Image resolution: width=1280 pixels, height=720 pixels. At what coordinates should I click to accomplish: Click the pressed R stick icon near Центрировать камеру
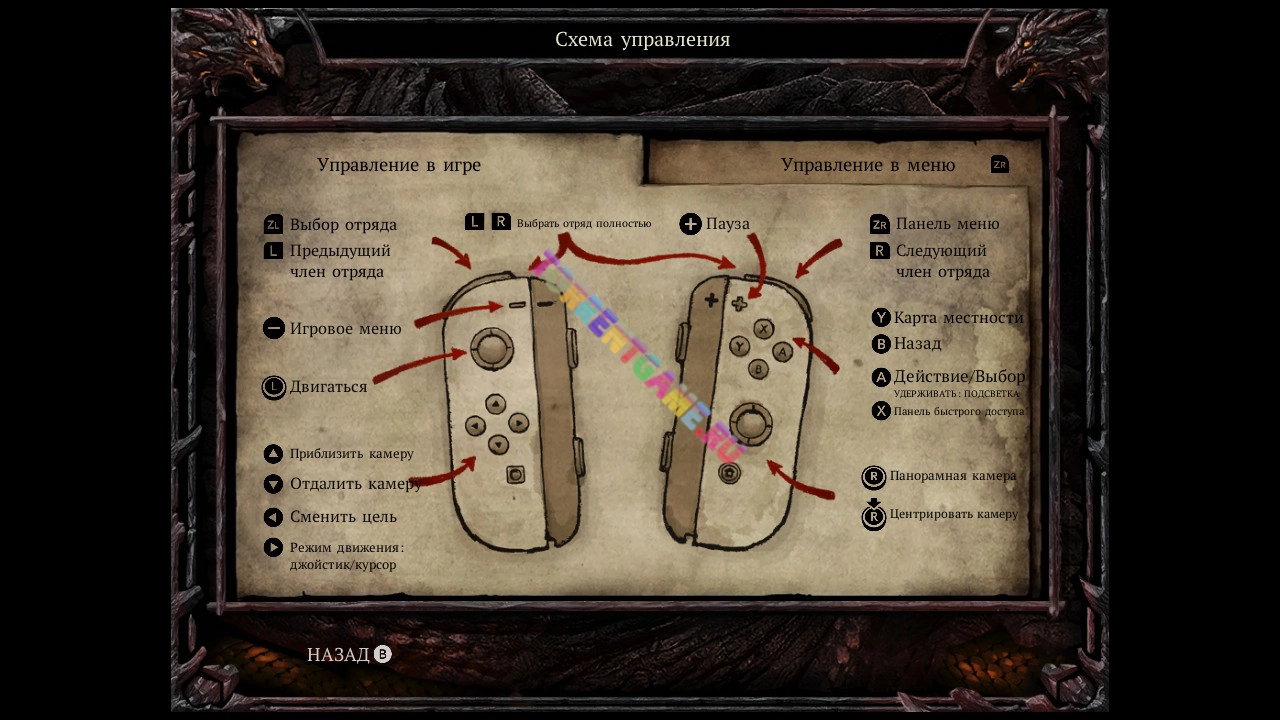872,516
